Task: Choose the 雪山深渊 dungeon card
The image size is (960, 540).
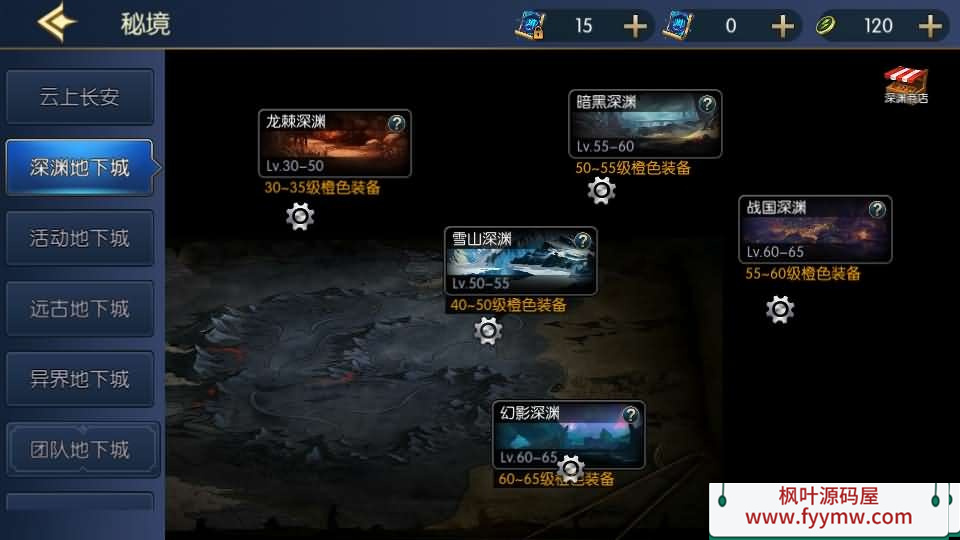Action: tap(520, 261)
